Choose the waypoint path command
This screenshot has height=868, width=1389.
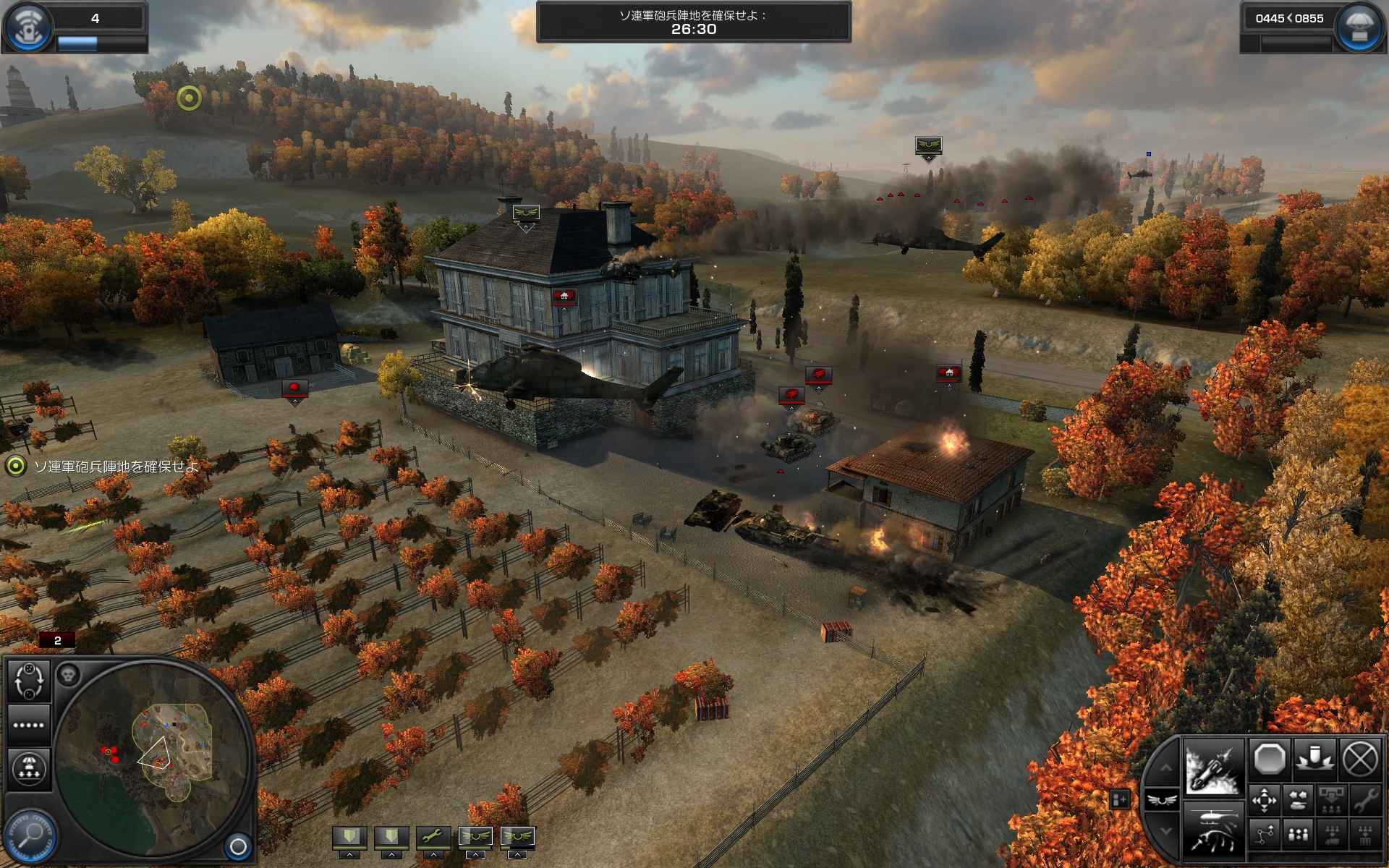(x=1265, y=835)
